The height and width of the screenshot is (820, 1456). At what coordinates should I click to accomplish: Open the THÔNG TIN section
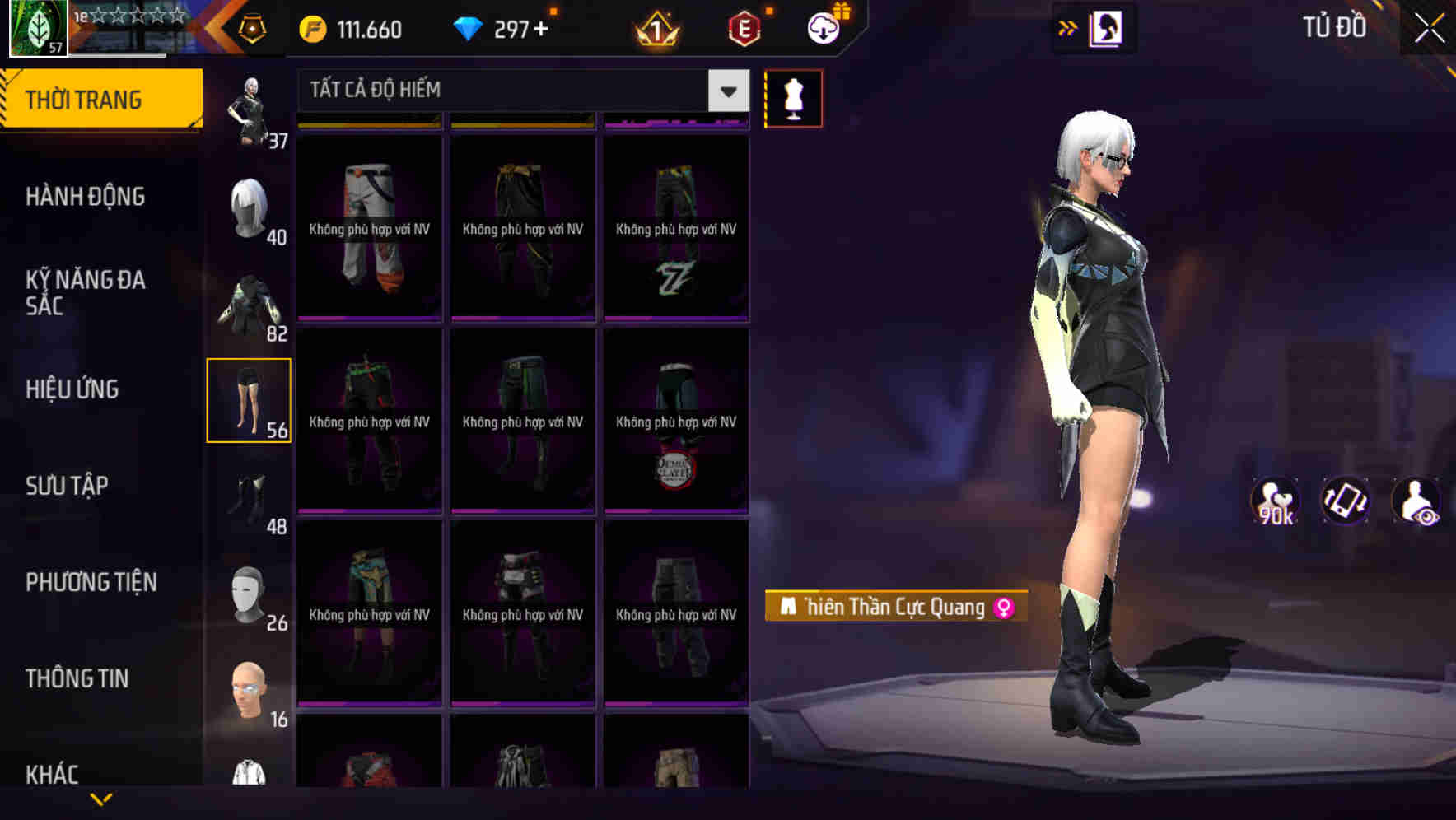point(76,678)
